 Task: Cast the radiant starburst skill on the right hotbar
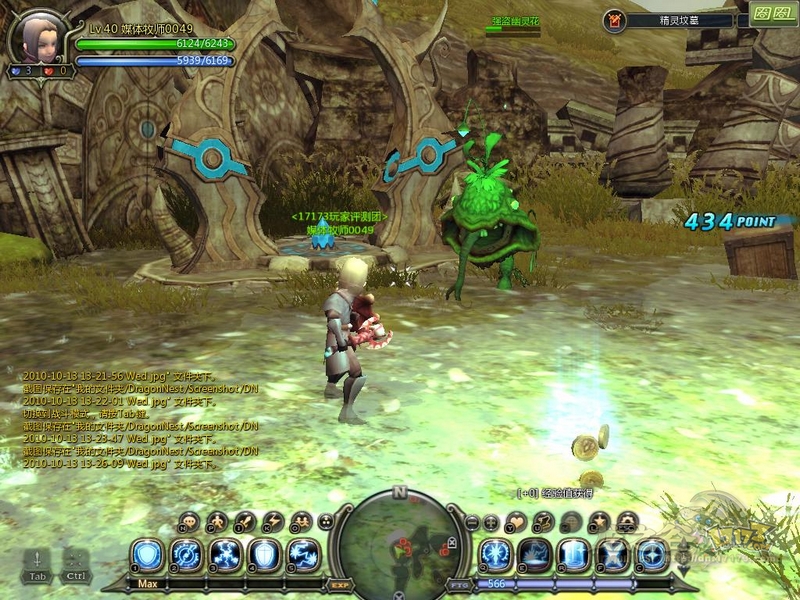496,555
